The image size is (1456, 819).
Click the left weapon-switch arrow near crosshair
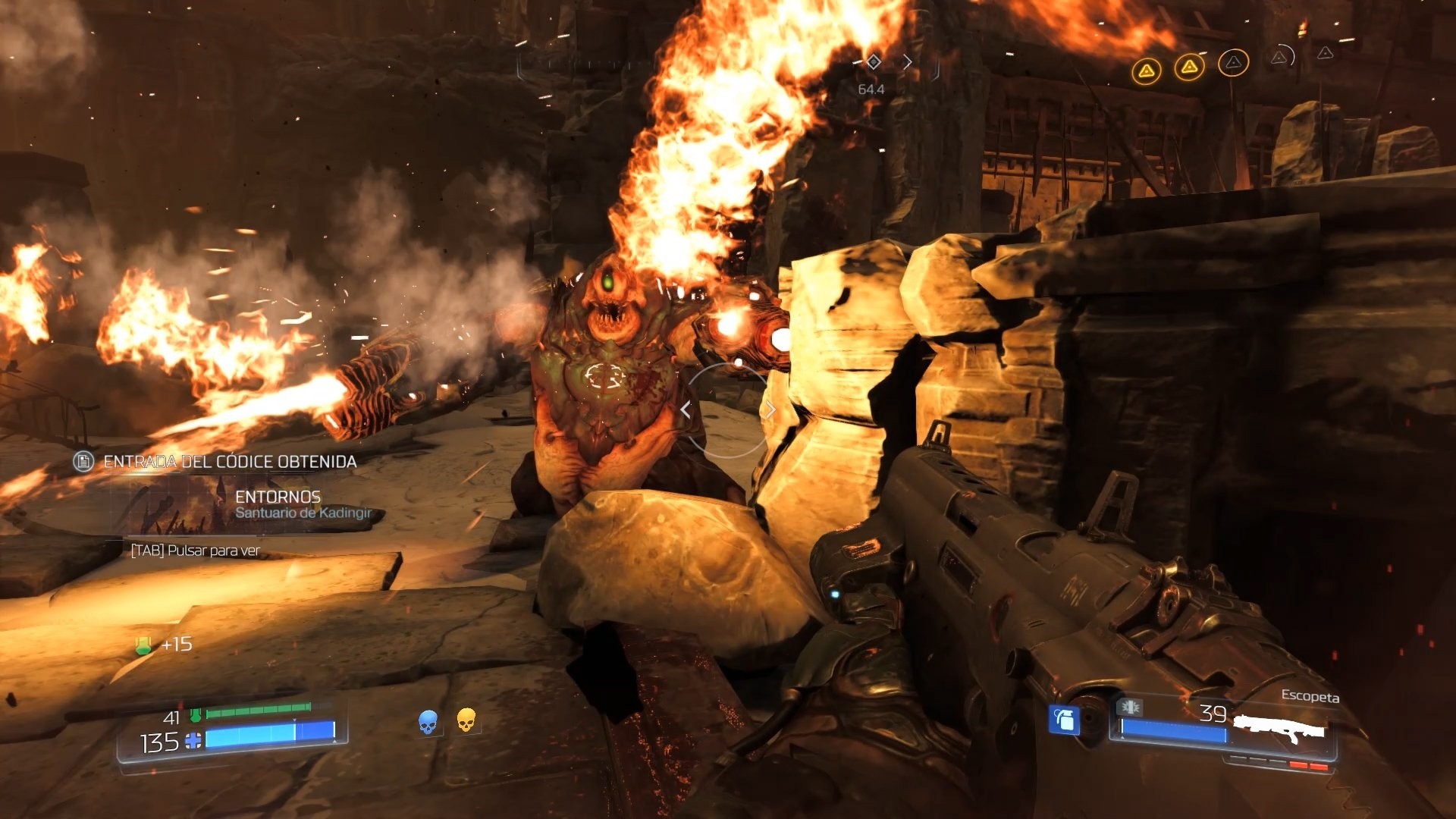(686, 409)
